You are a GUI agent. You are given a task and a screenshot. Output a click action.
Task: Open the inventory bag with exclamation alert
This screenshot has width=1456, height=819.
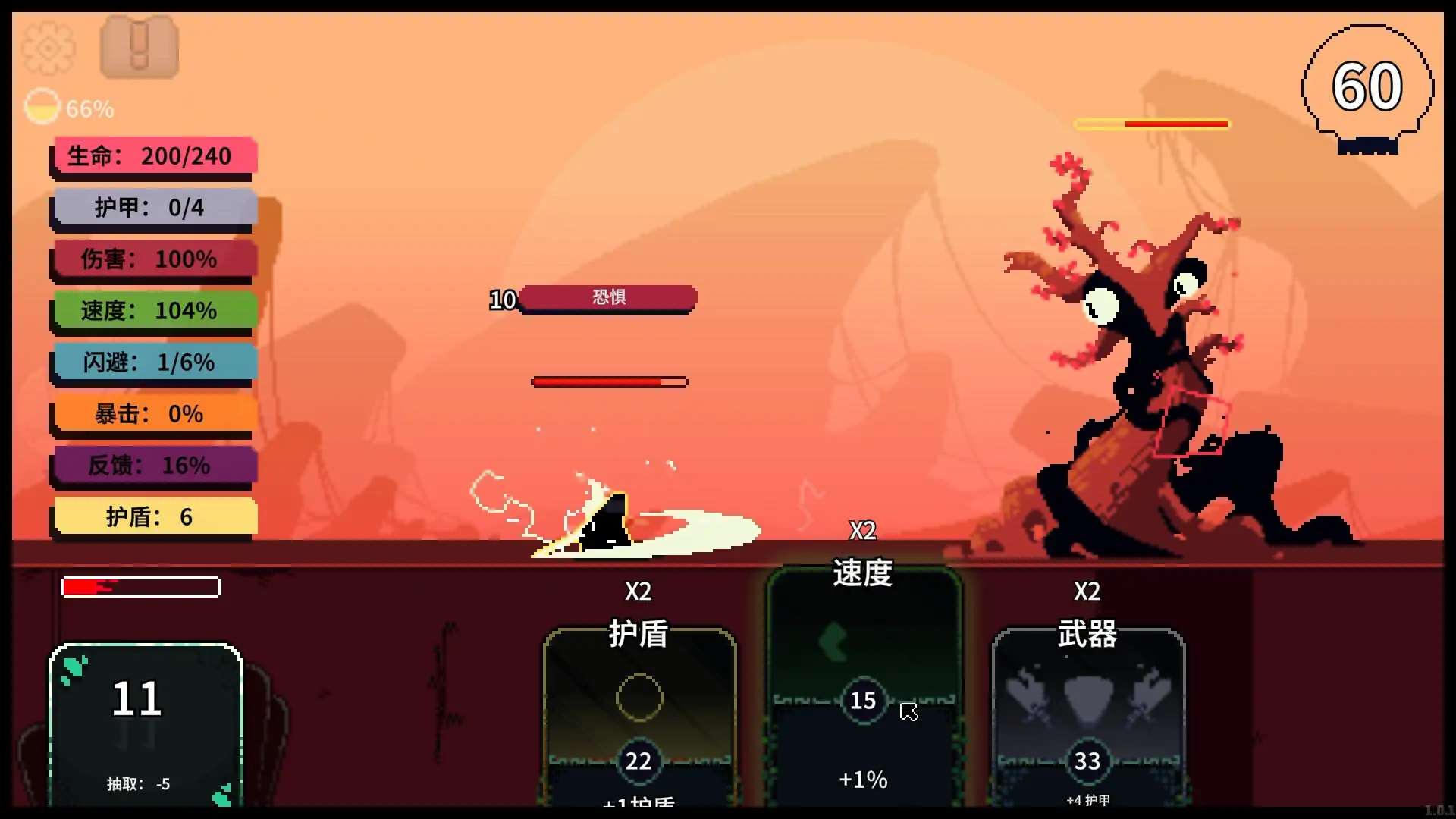tap(139, 47)
